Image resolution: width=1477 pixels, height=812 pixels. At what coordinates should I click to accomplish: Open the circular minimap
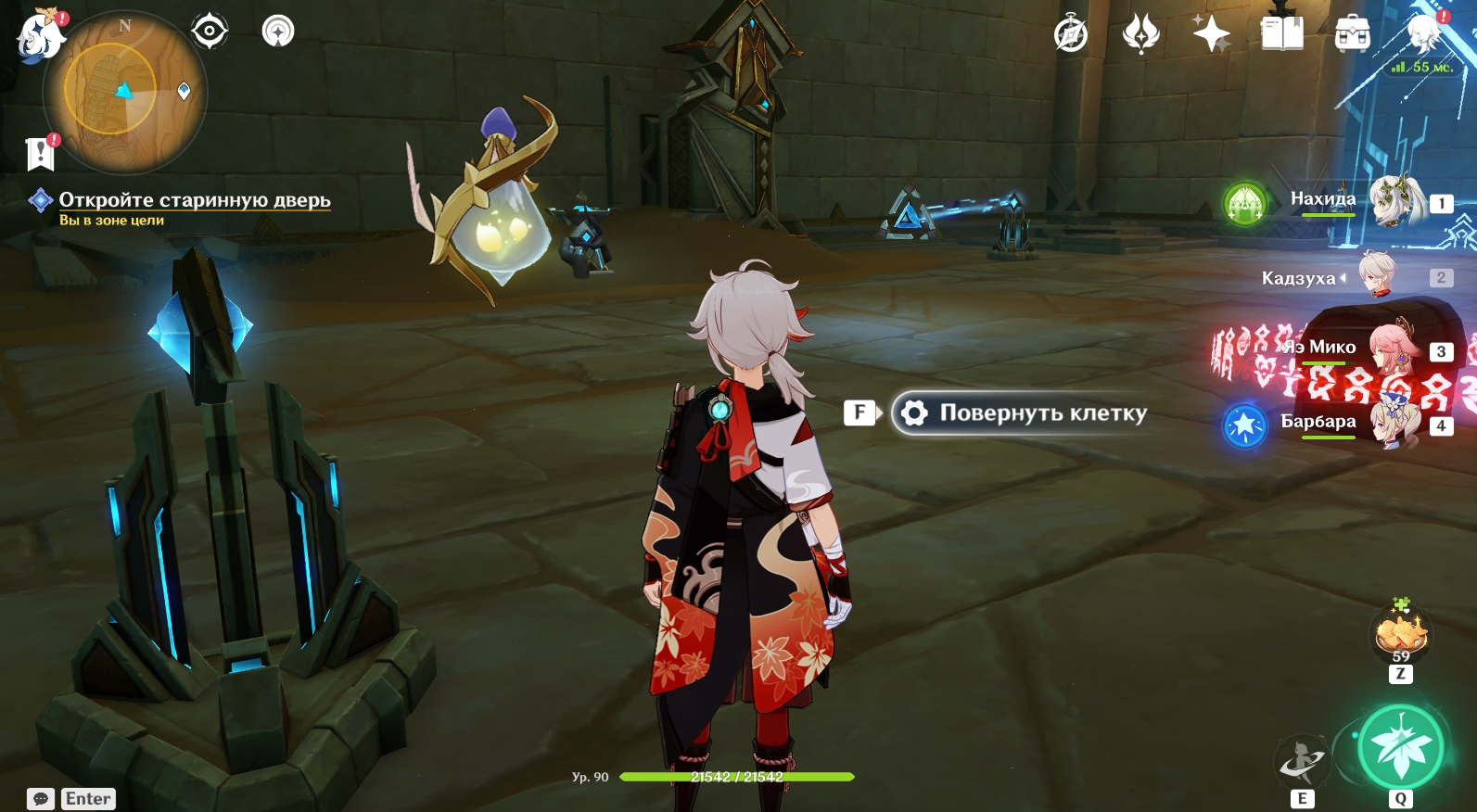[124, 93]
